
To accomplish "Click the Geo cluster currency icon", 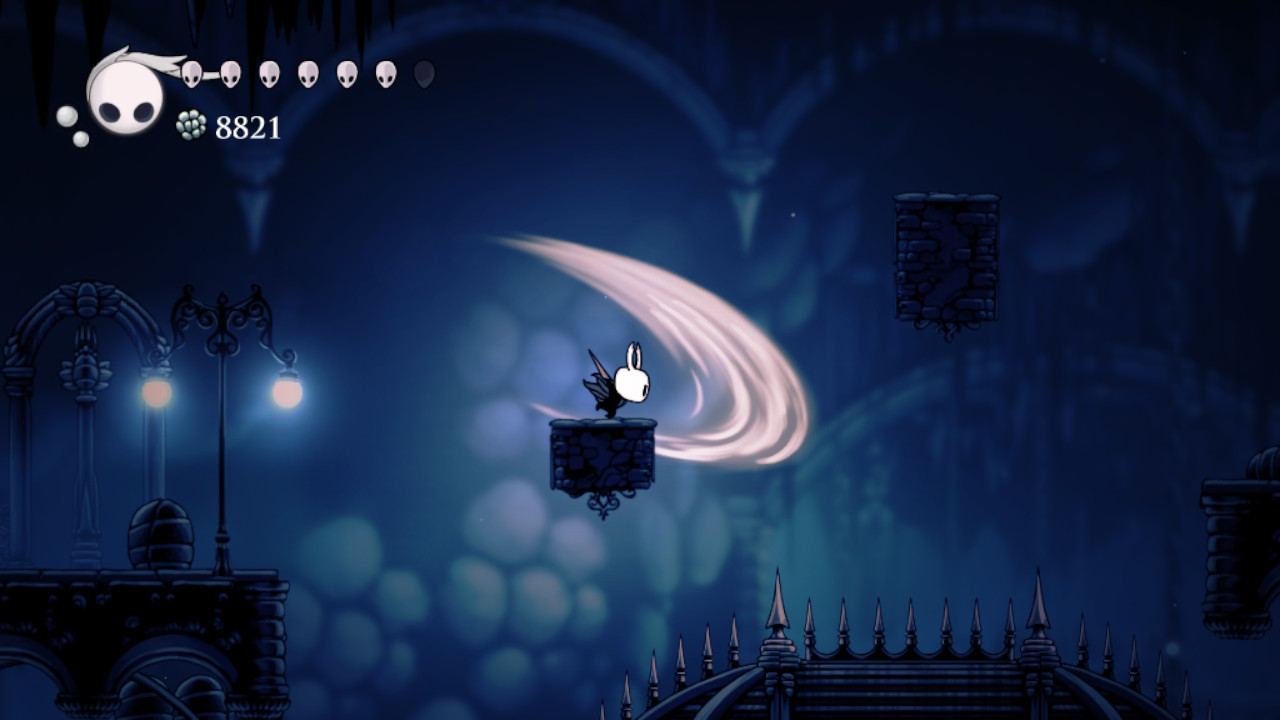I will pyautogui.click(x=191, y=125).
